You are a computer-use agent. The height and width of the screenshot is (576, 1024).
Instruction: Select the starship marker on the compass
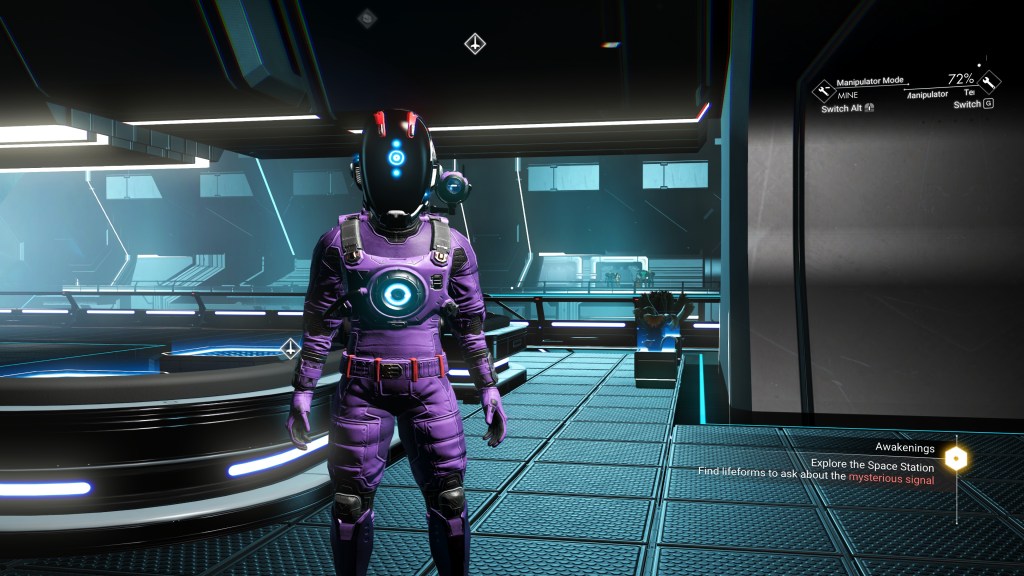click(x=475, y=43)
